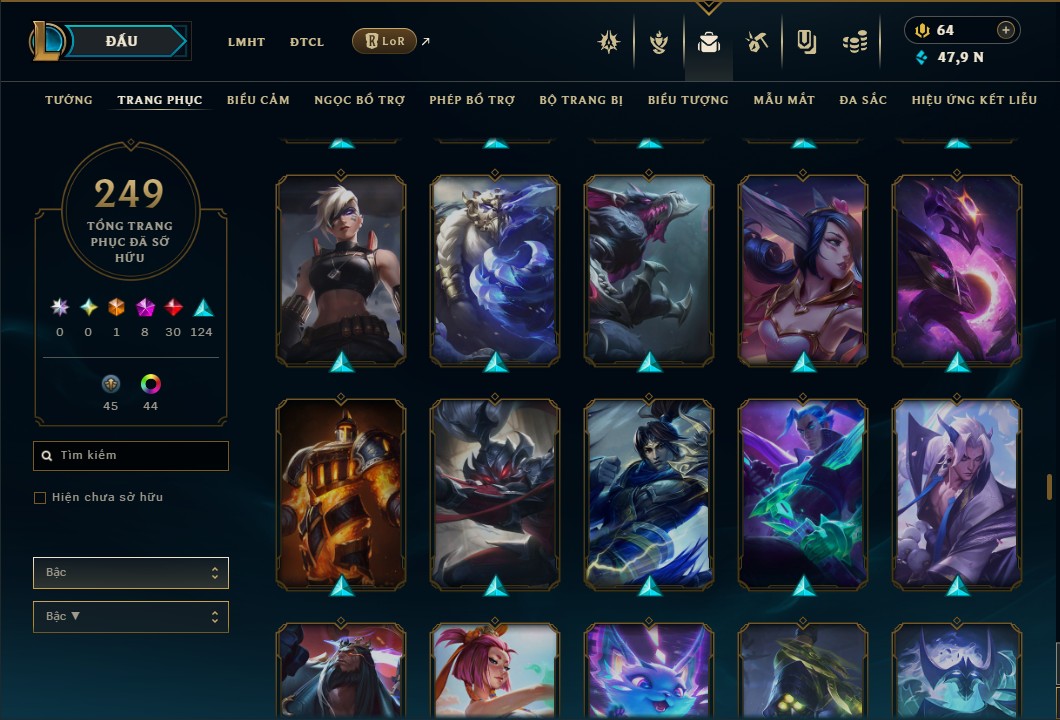Image resolution: width=1060 pixels, height=720 pixels.
Task: Switch to the TƯỚNG champions tab
Action: pyautogui.click(x=69, y=100)
